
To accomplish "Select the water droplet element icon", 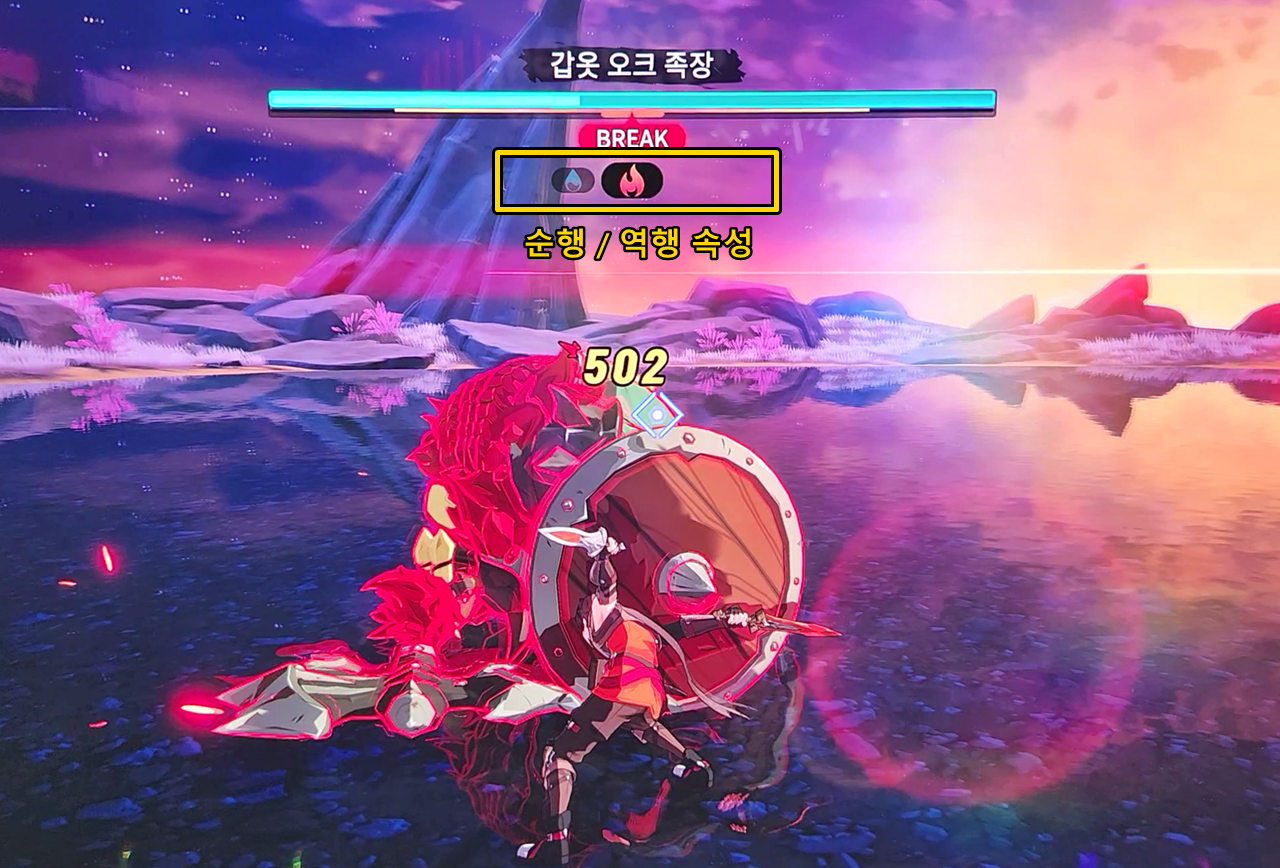I will [x=573, y=180].
